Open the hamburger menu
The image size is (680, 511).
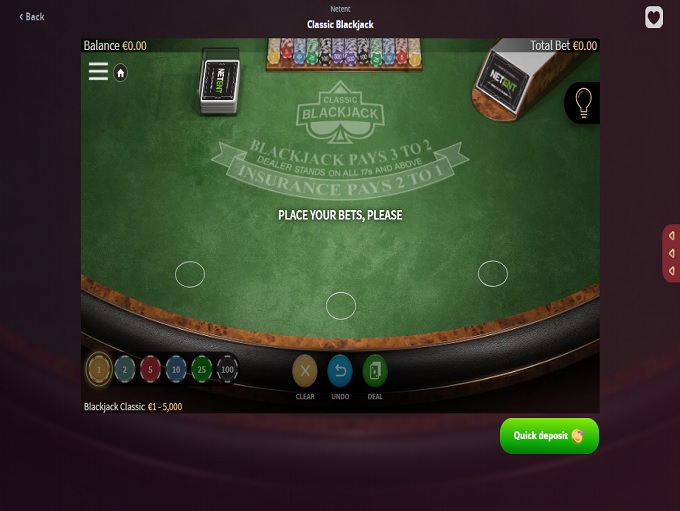click(x=98, y=72)
